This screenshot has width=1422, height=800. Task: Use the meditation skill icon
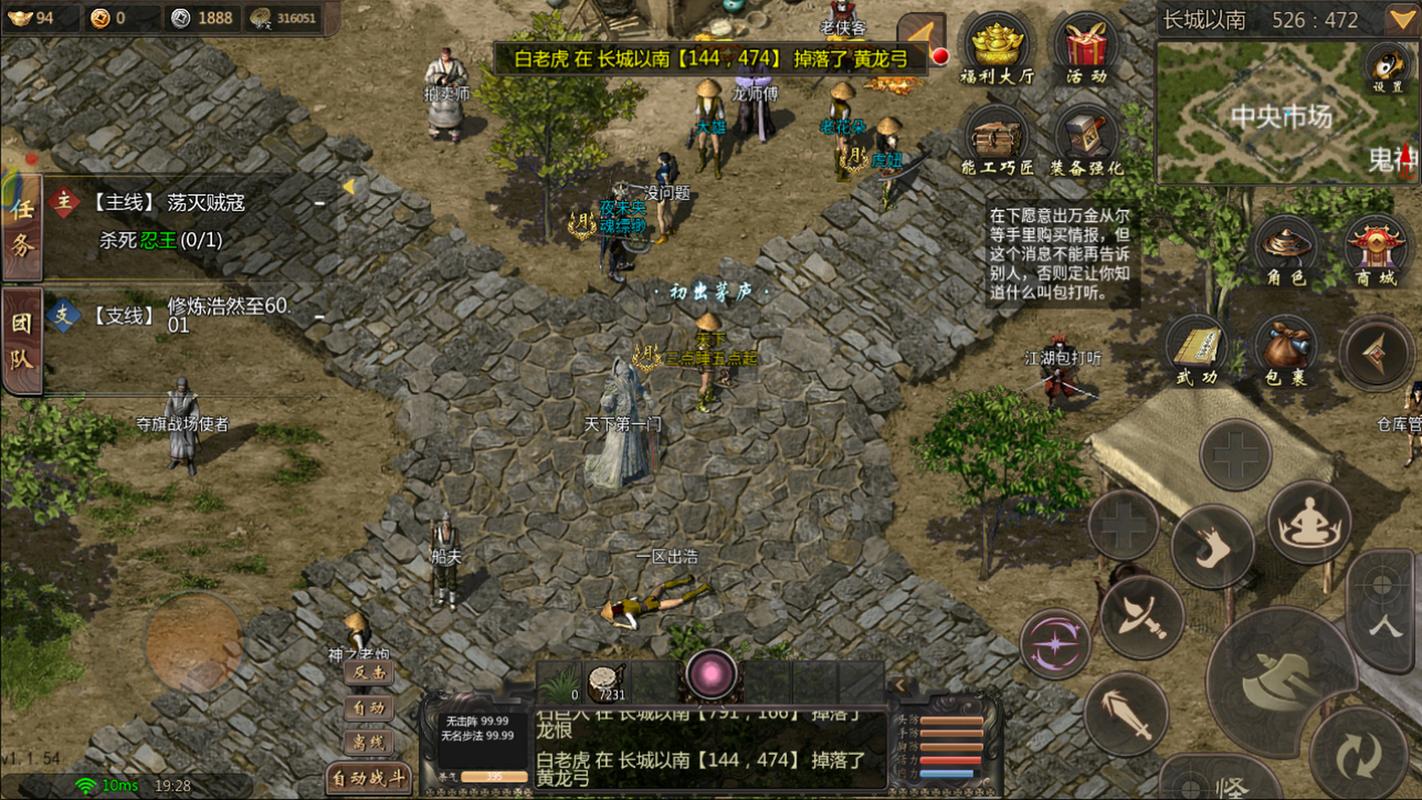(x=1309, y=522)
